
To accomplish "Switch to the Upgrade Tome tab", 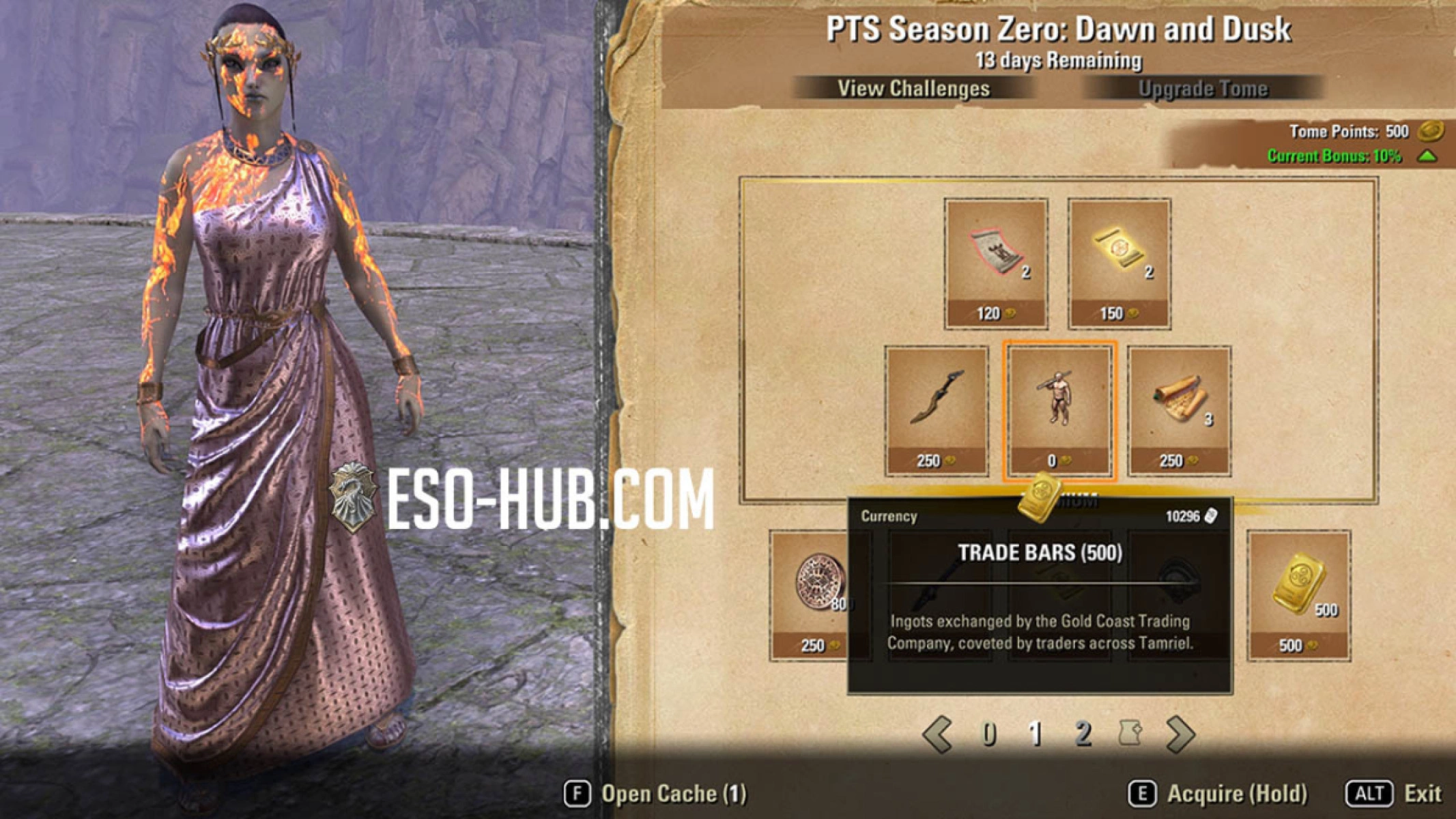I will (1203, 87).
